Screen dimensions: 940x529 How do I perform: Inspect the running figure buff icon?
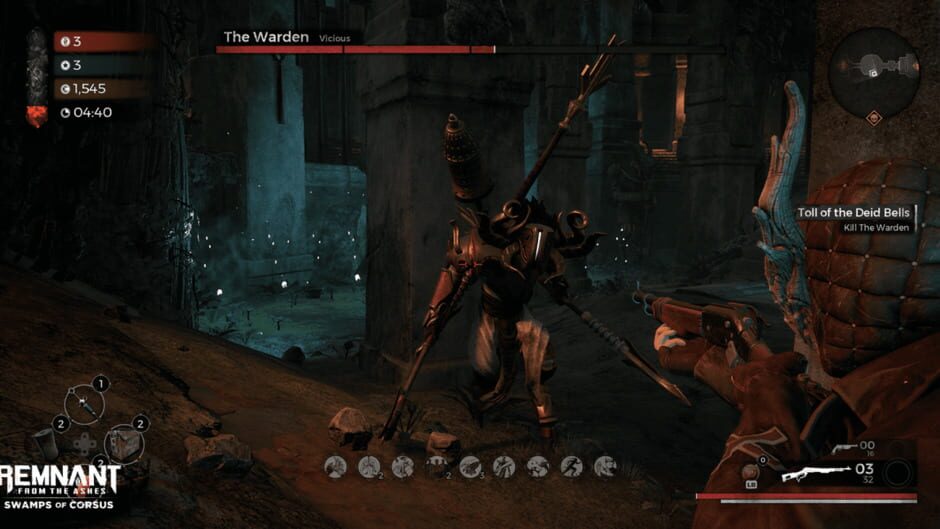point(572,466)
